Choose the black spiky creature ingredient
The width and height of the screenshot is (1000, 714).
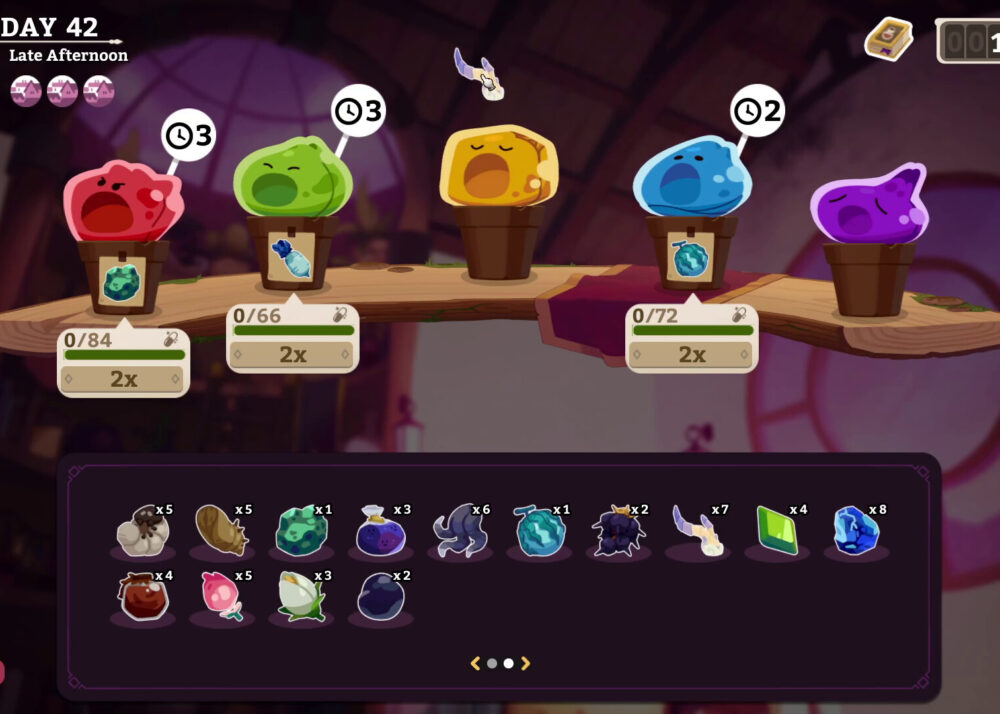coord(619,530)
